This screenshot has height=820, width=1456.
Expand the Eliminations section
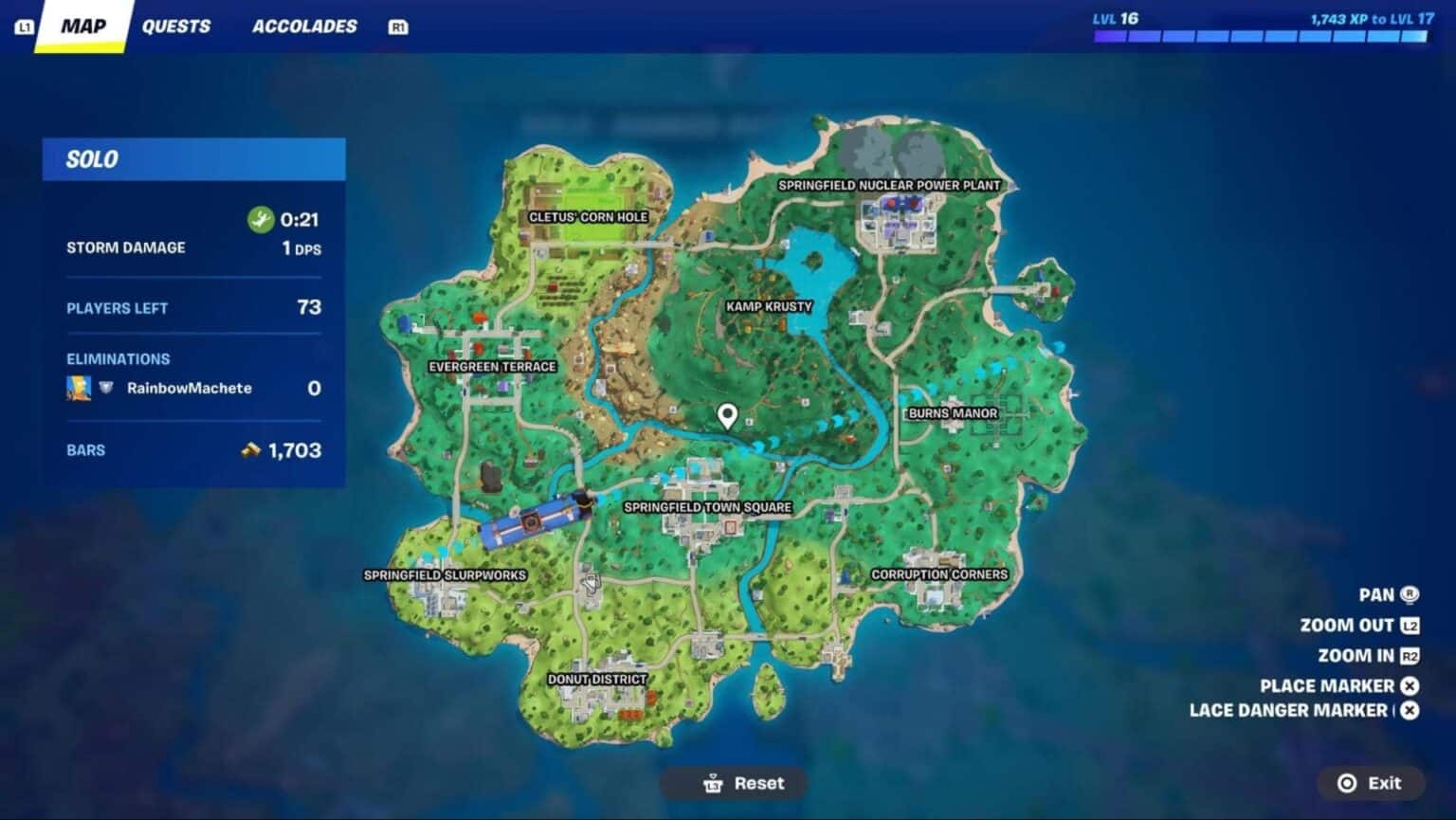pos(118,358)
